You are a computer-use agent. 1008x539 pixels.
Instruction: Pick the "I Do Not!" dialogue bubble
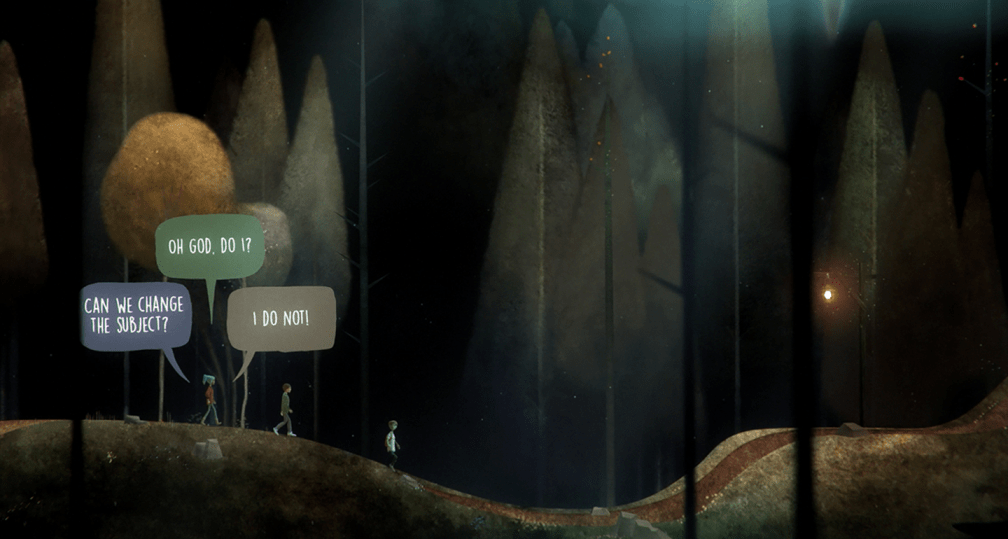281,319
